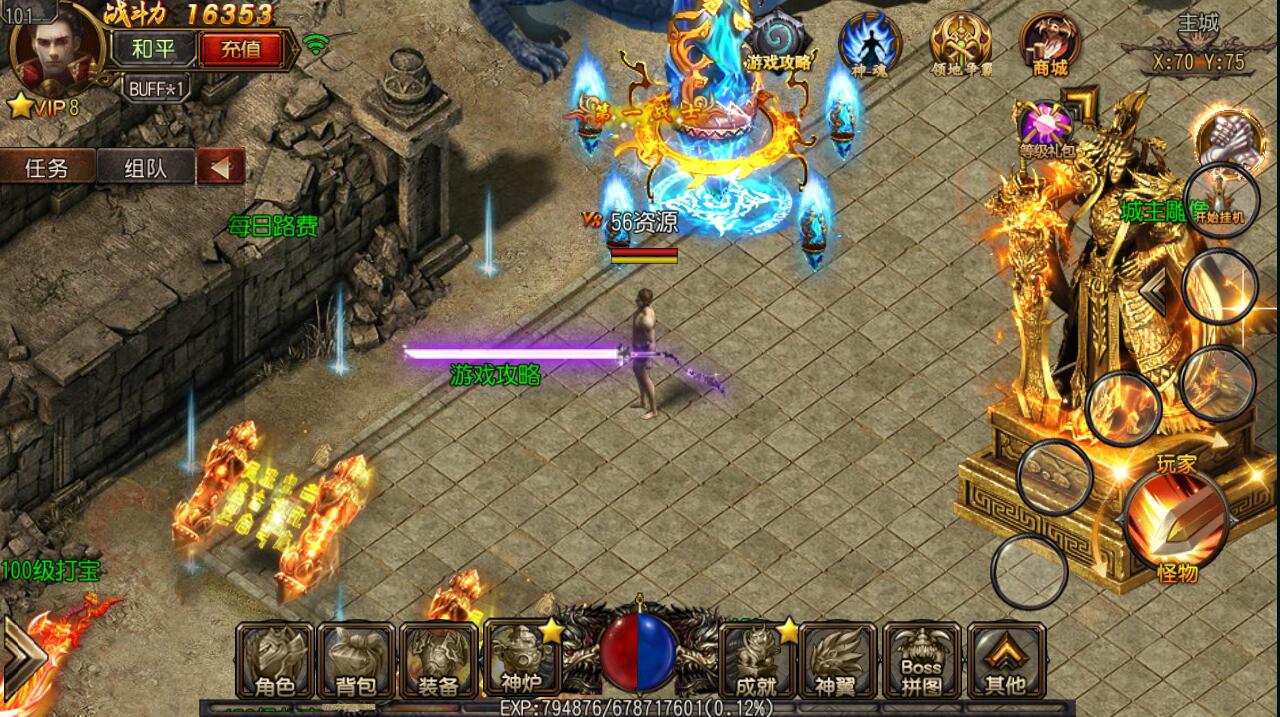The height and width of the screenshot is (717, 1280).
Task: Open the 神魂 spirit icon
Action: [869, 44]
